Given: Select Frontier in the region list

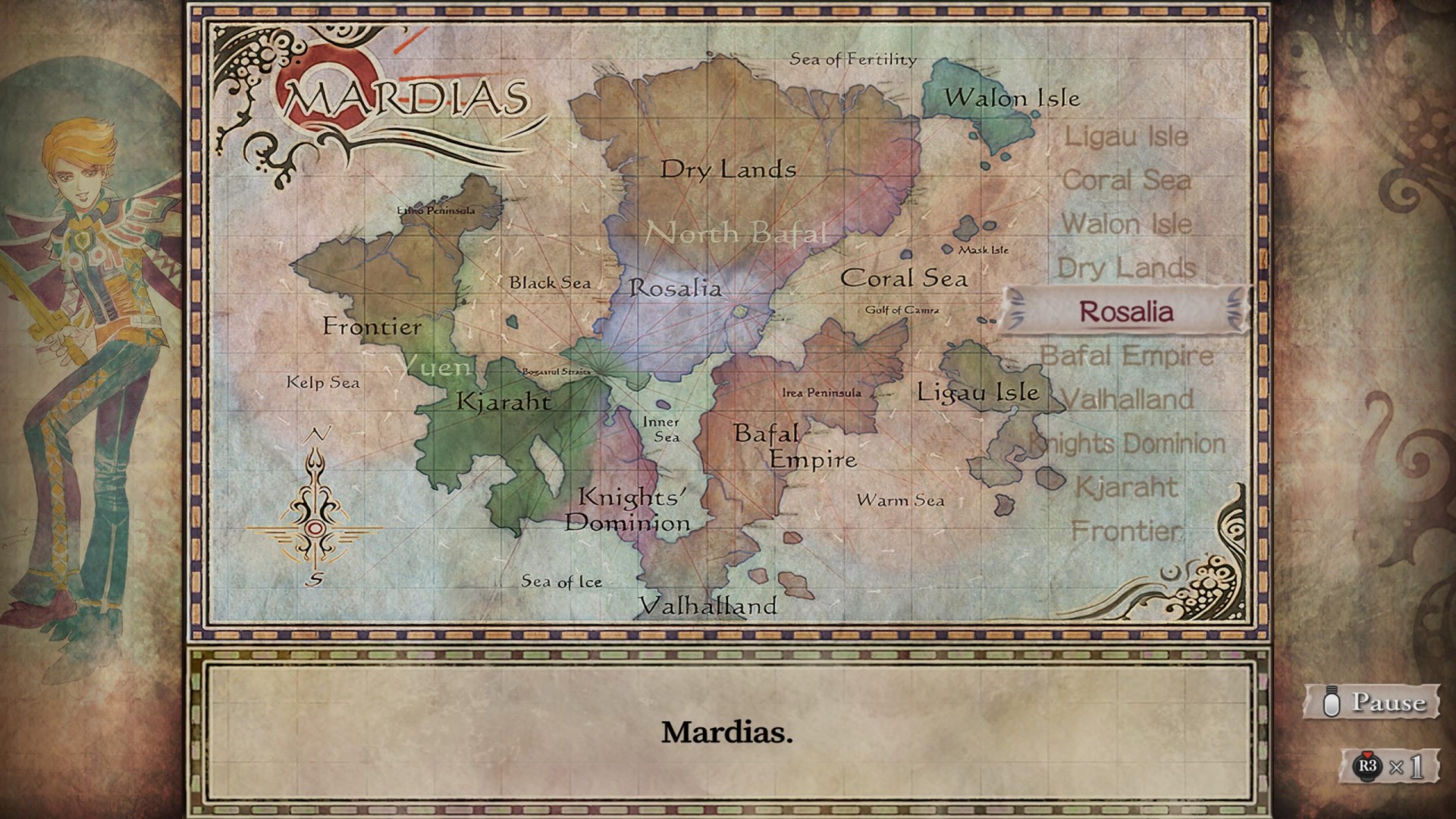Looking at the screenshot, I should 1126,532.
